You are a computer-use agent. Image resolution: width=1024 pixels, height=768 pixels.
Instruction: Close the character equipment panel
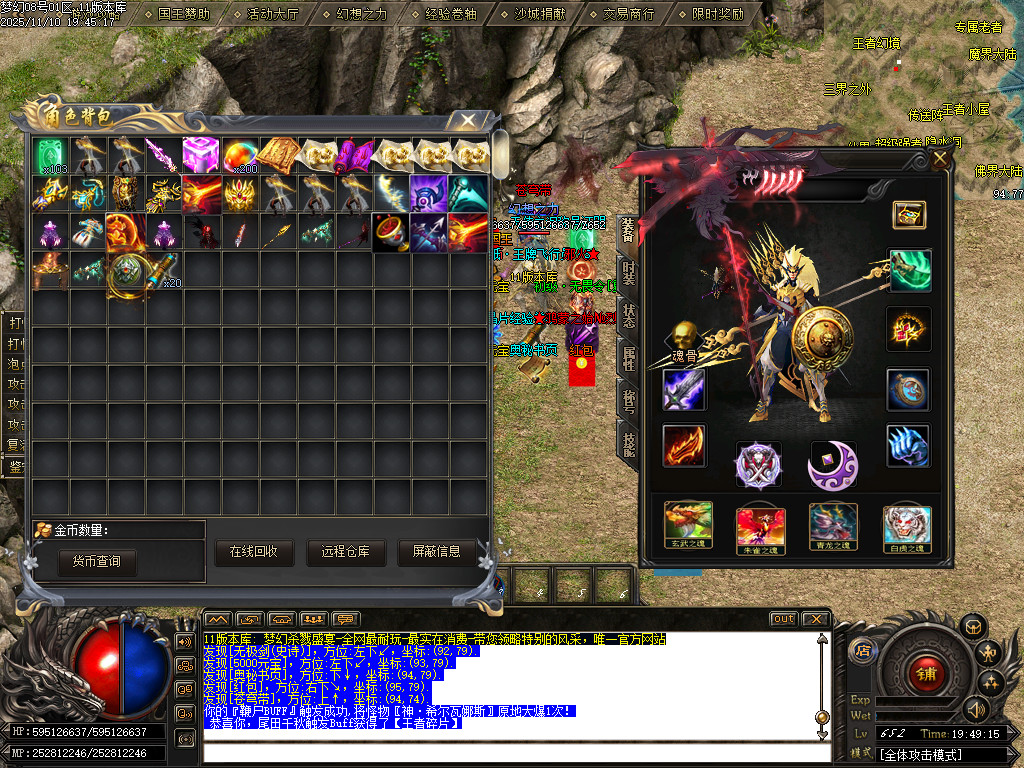coord(939,158)
